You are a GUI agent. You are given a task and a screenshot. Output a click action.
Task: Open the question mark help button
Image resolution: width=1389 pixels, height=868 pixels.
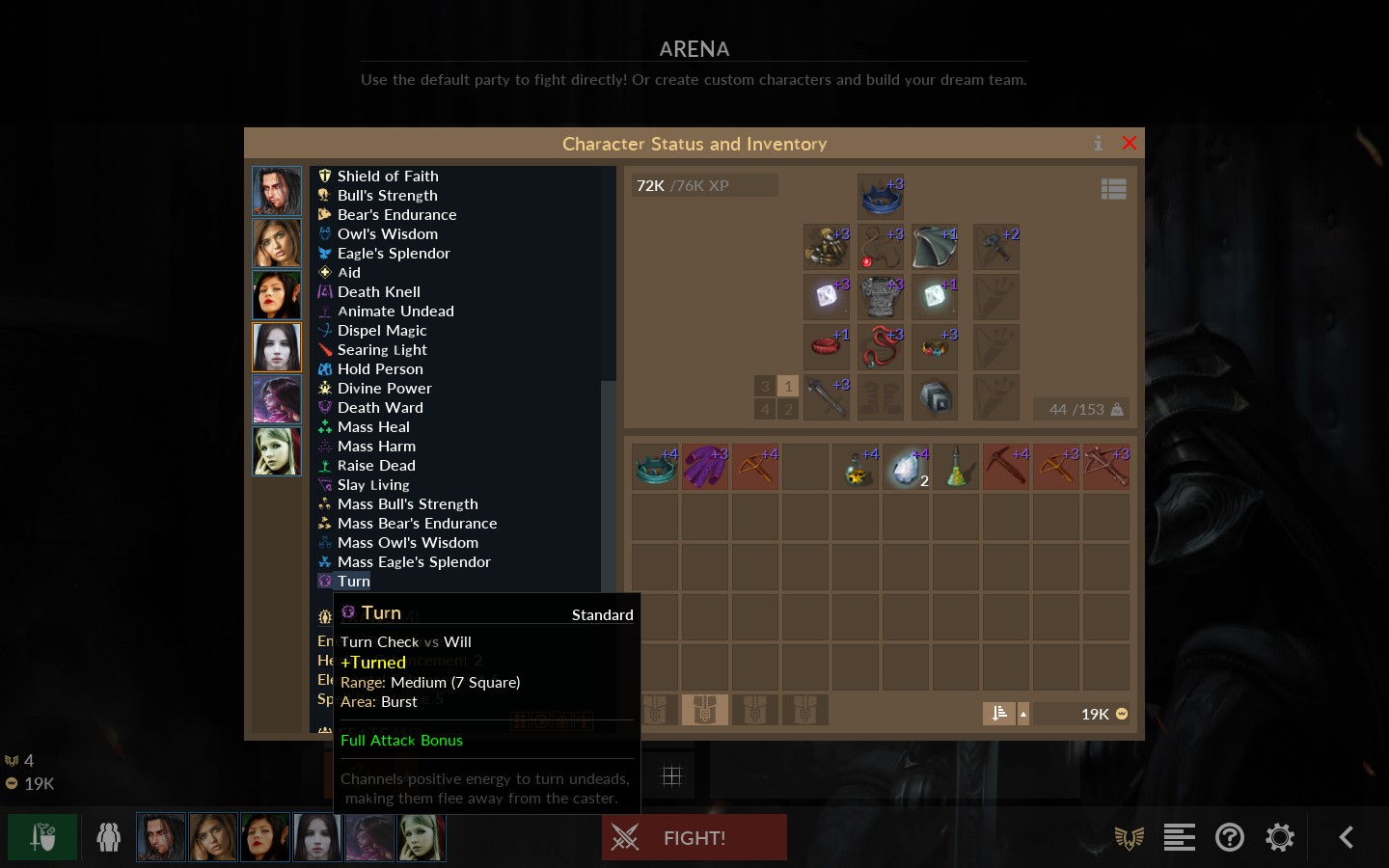1230,837
